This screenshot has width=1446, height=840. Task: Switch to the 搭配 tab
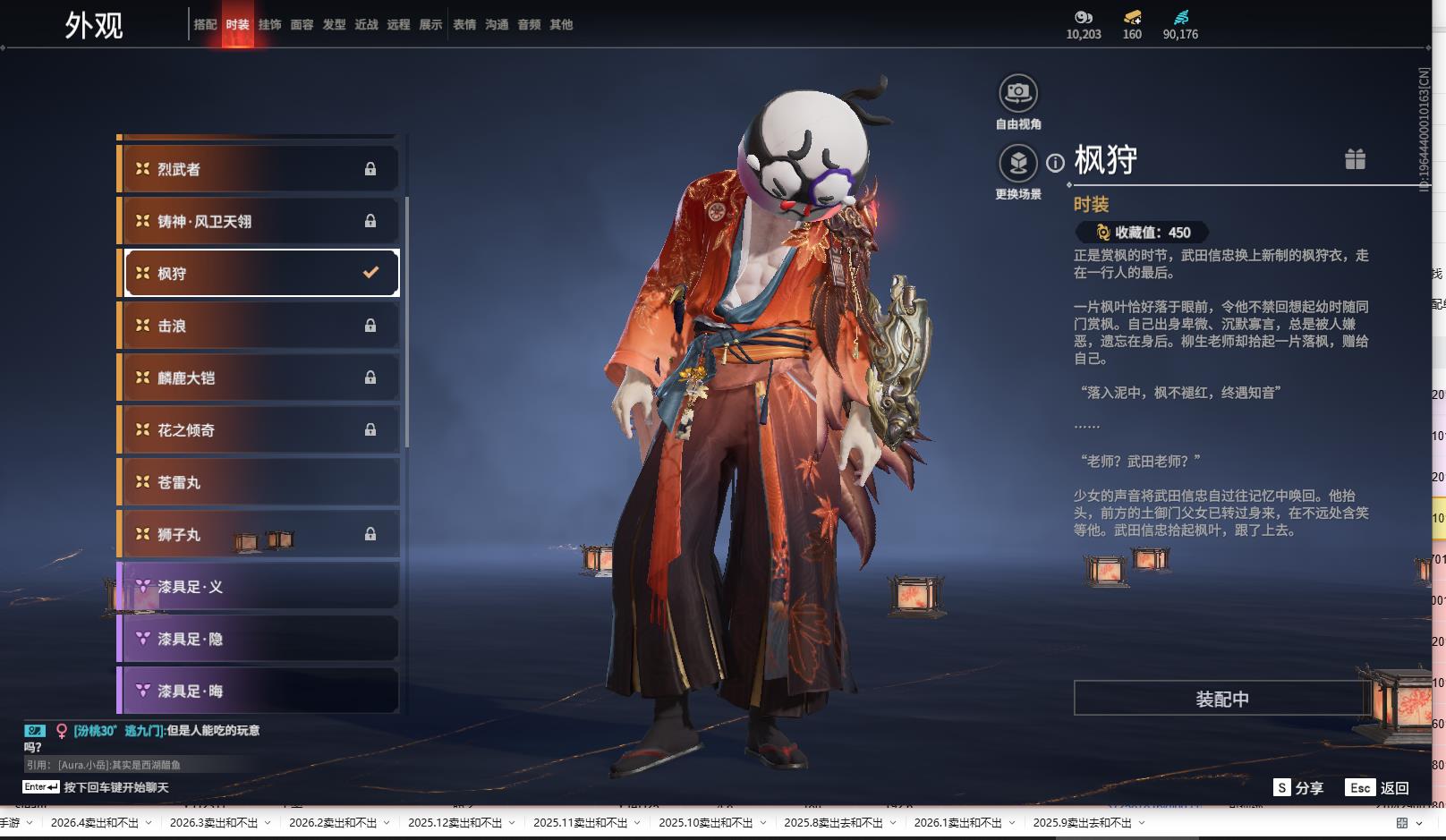[205, 25]
